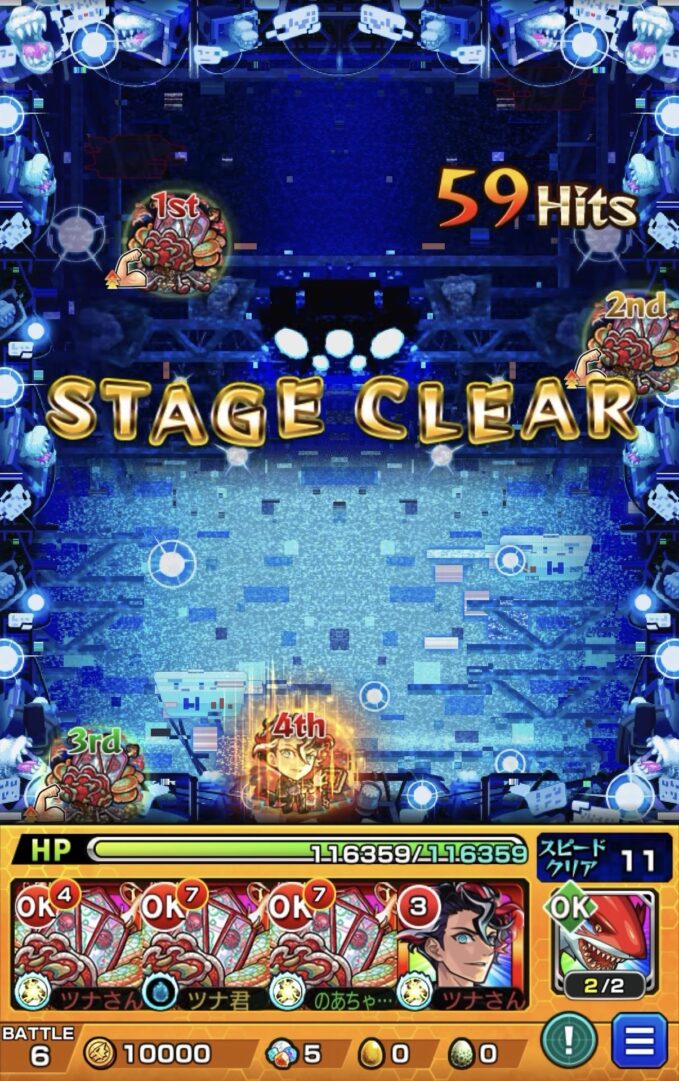Choose the のあちゃ… monster portrait
The image size is (679, 1081).
[333, 945]
